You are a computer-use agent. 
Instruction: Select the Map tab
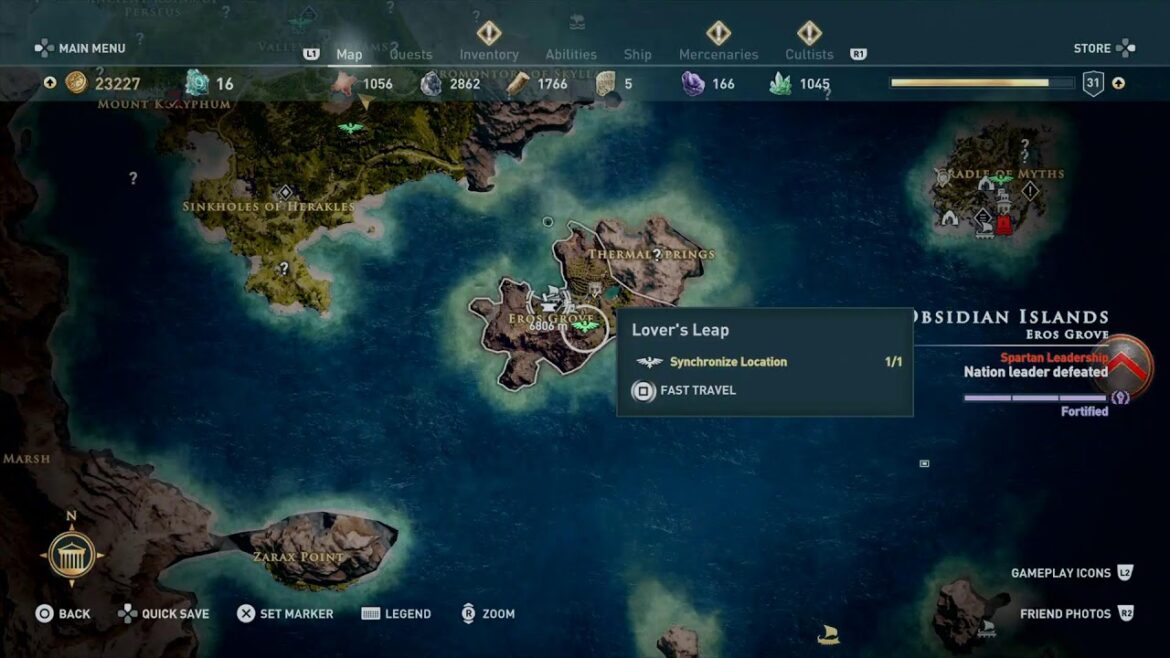point(349,55)
